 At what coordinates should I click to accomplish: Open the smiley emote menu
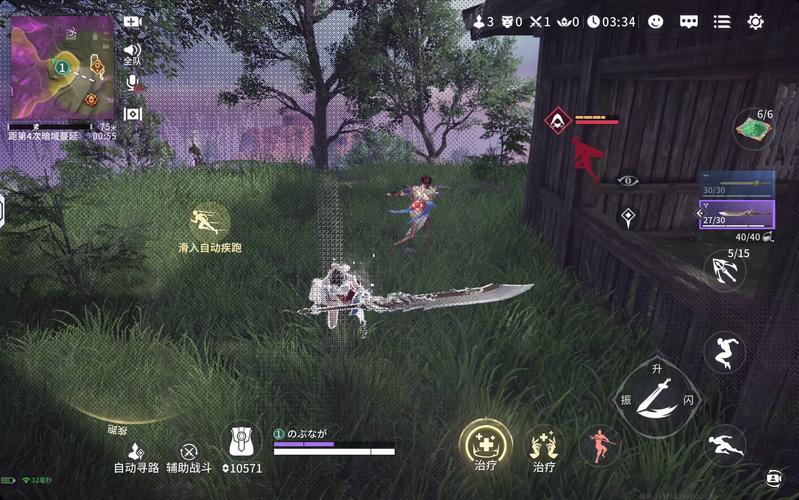[656, 21]
